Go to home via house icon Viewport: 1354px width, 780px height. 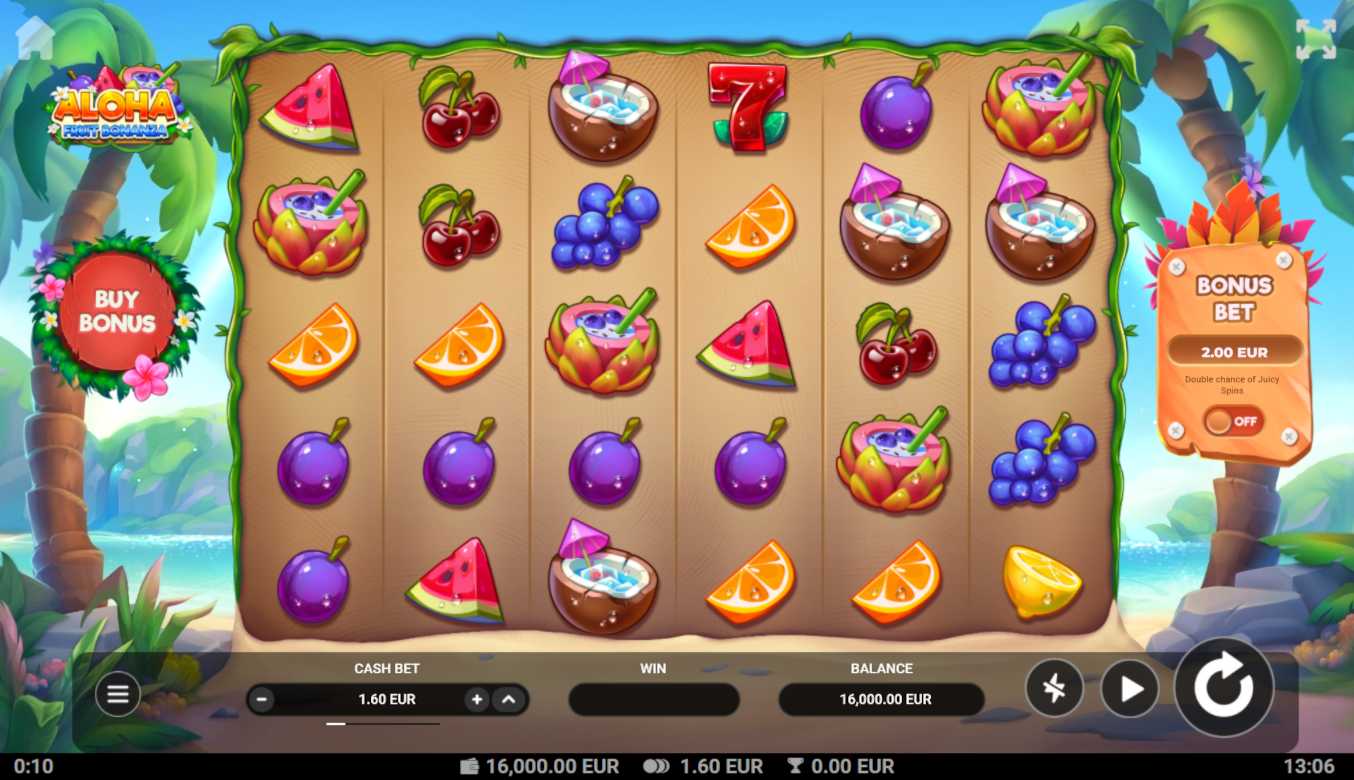click(x=35, y=38)
